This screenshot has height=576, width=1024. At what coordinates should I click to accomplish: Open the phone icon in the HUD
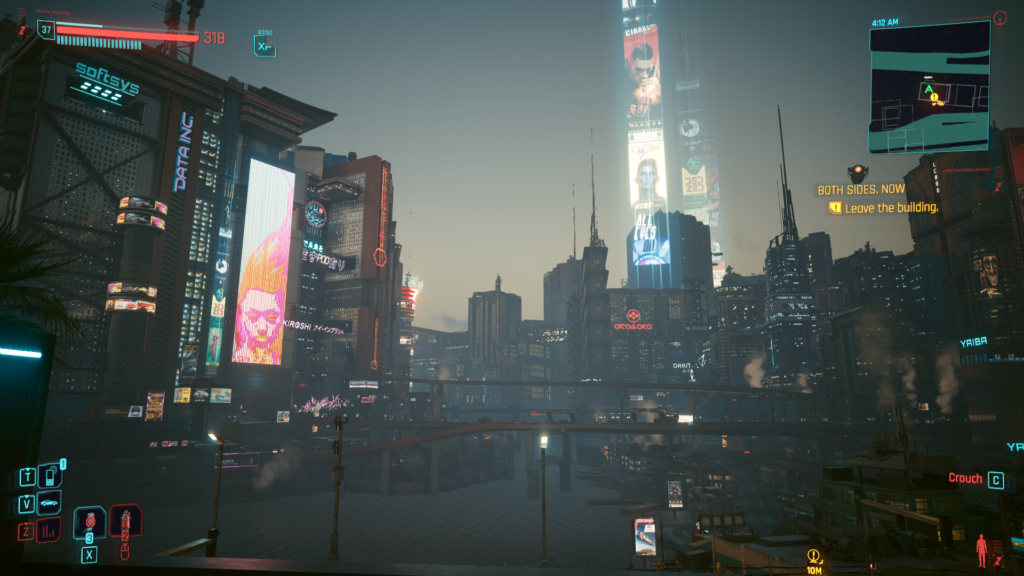[49, 476]
